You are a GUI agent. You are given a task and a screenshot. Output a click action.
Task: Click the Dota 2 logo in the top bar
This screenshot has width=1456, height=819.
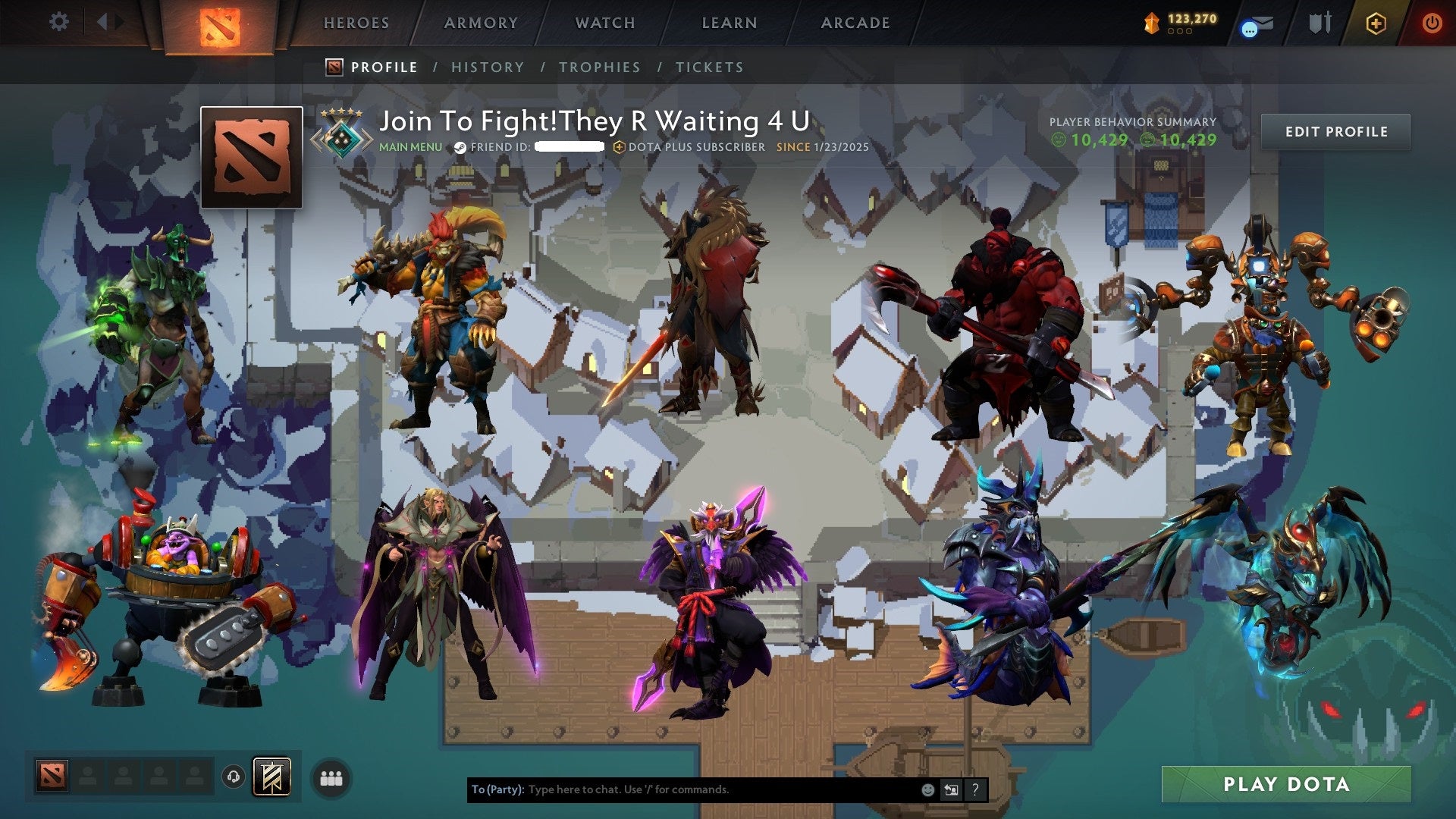click(x=221, y=21)
